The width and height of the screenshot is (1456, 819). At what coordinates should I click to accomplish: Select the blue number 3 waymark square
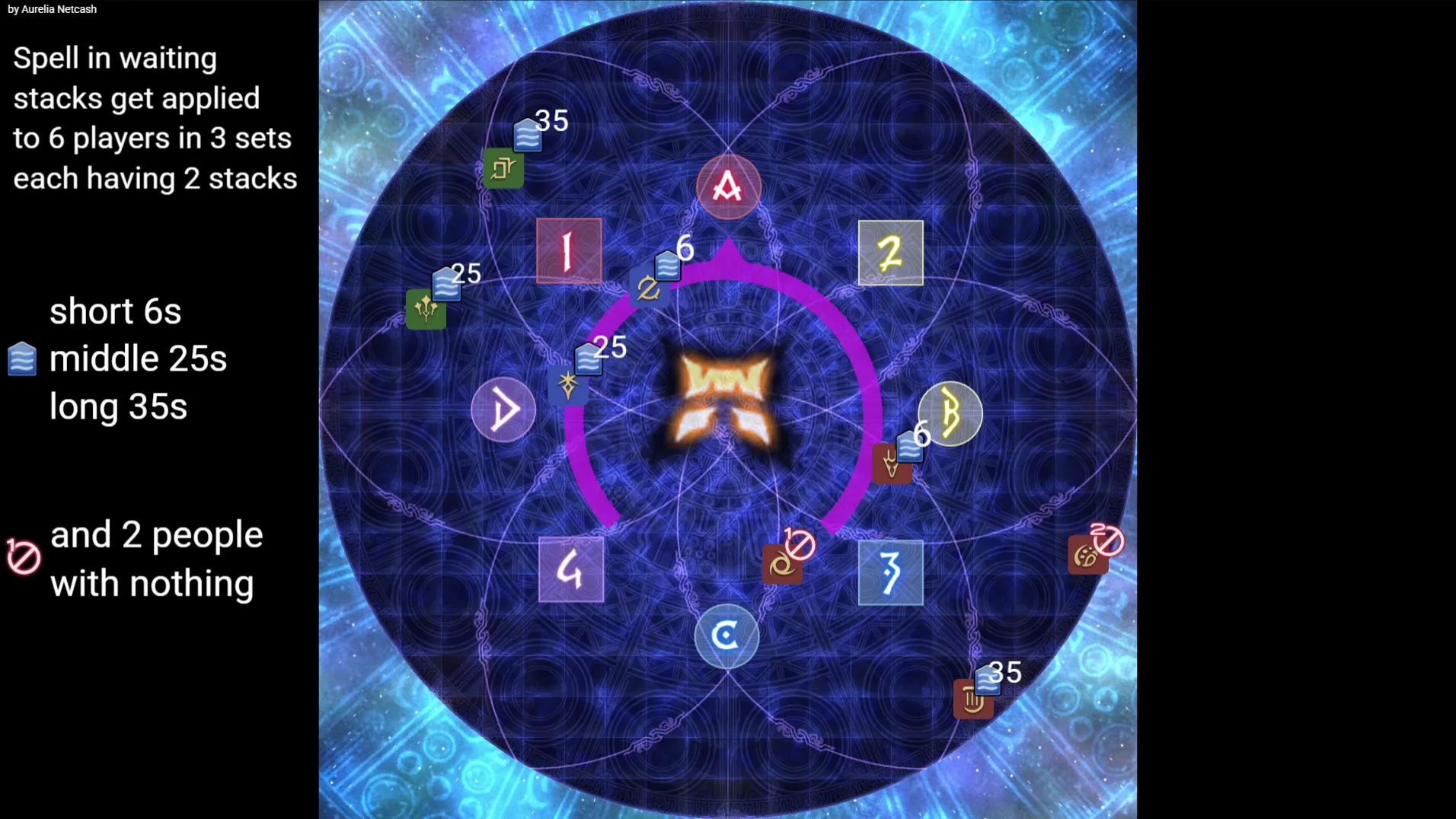click(x=889, y=574)
